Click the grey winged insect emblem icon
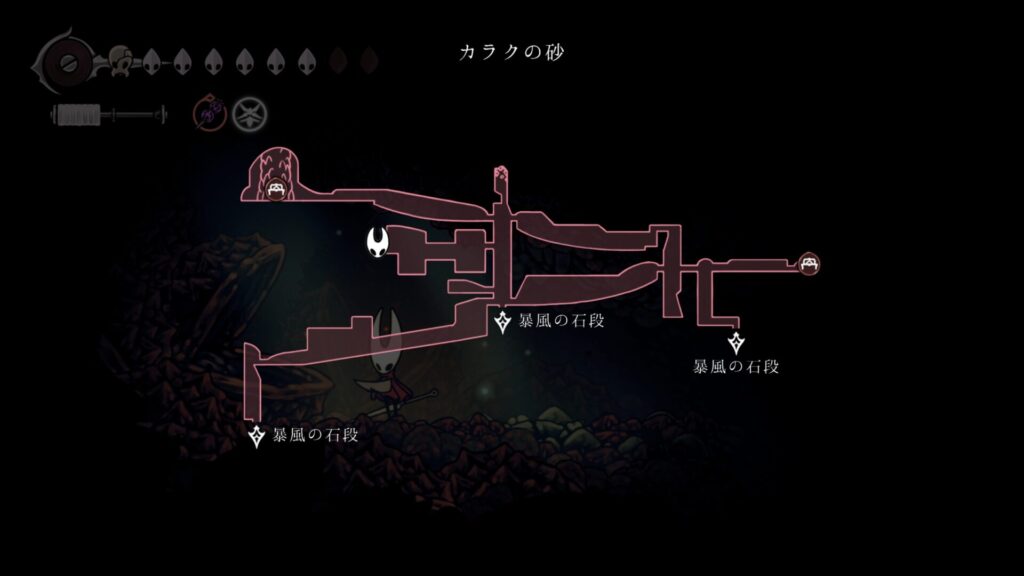This screenshot has height=576, width=1024. [248, 115]
